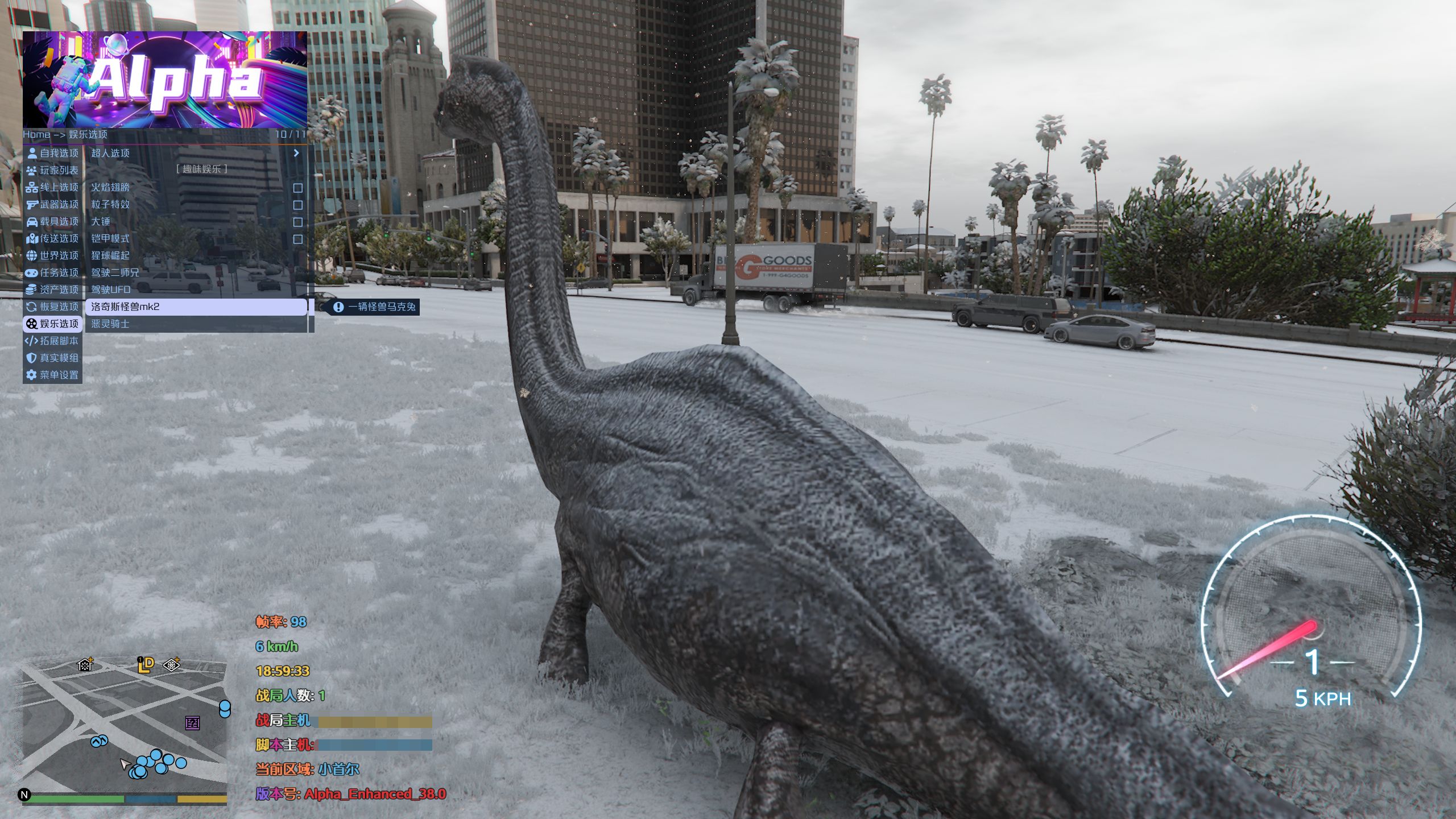Screen dimensions: 1456x819
Task: Choose the 洛奇斯怪兽mk2 entry
Action: (196, 307)
